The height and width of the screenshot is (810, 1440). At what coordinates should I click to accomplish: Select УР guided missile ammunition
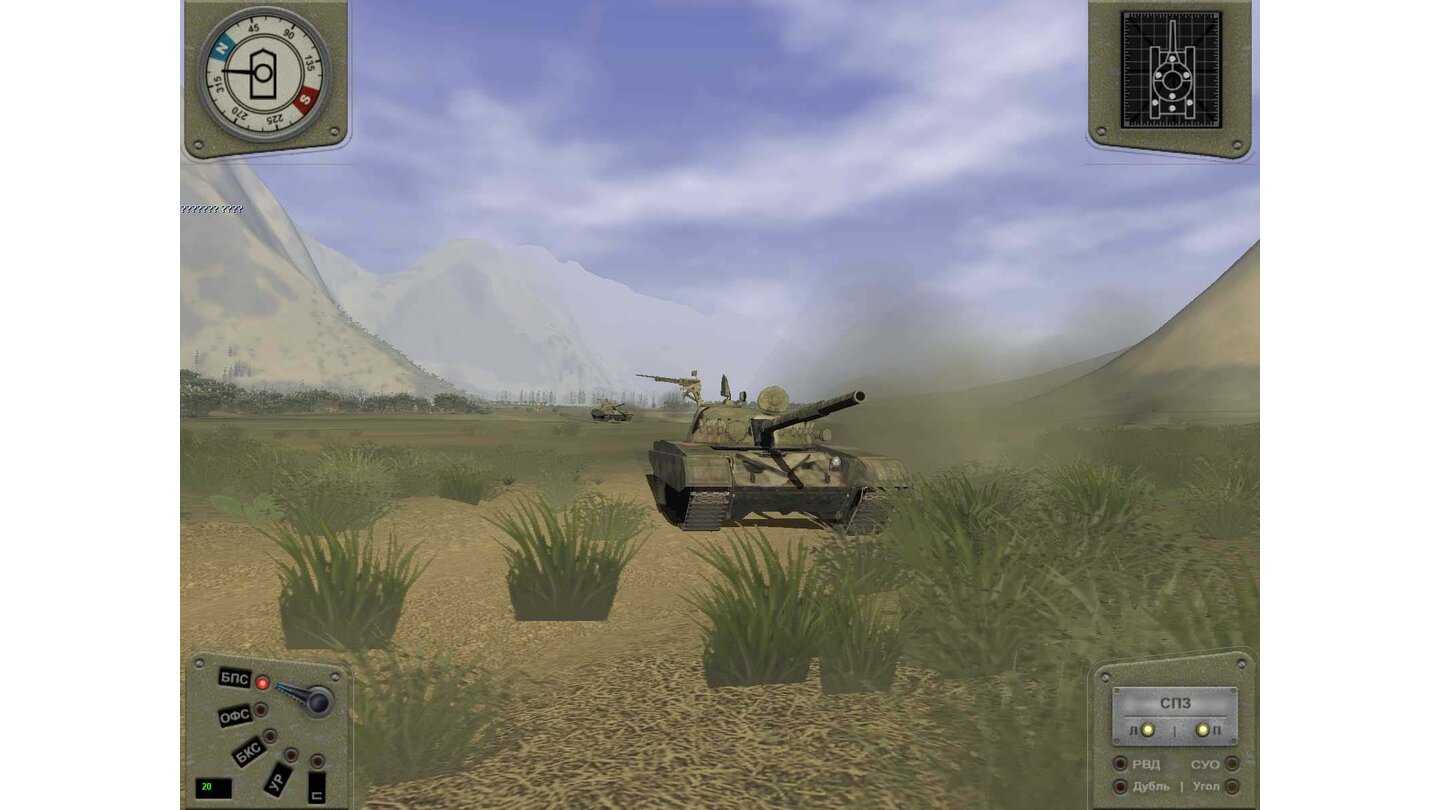(276, 780)
